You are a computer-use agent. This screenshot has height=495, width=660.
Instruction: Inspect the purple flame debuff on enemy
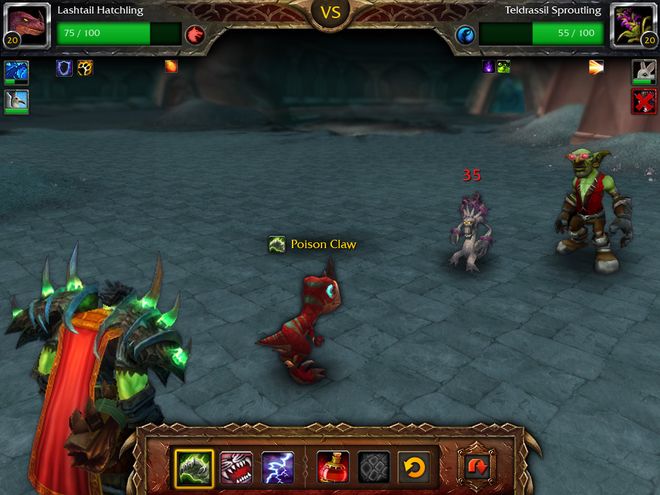pos(488,67)
